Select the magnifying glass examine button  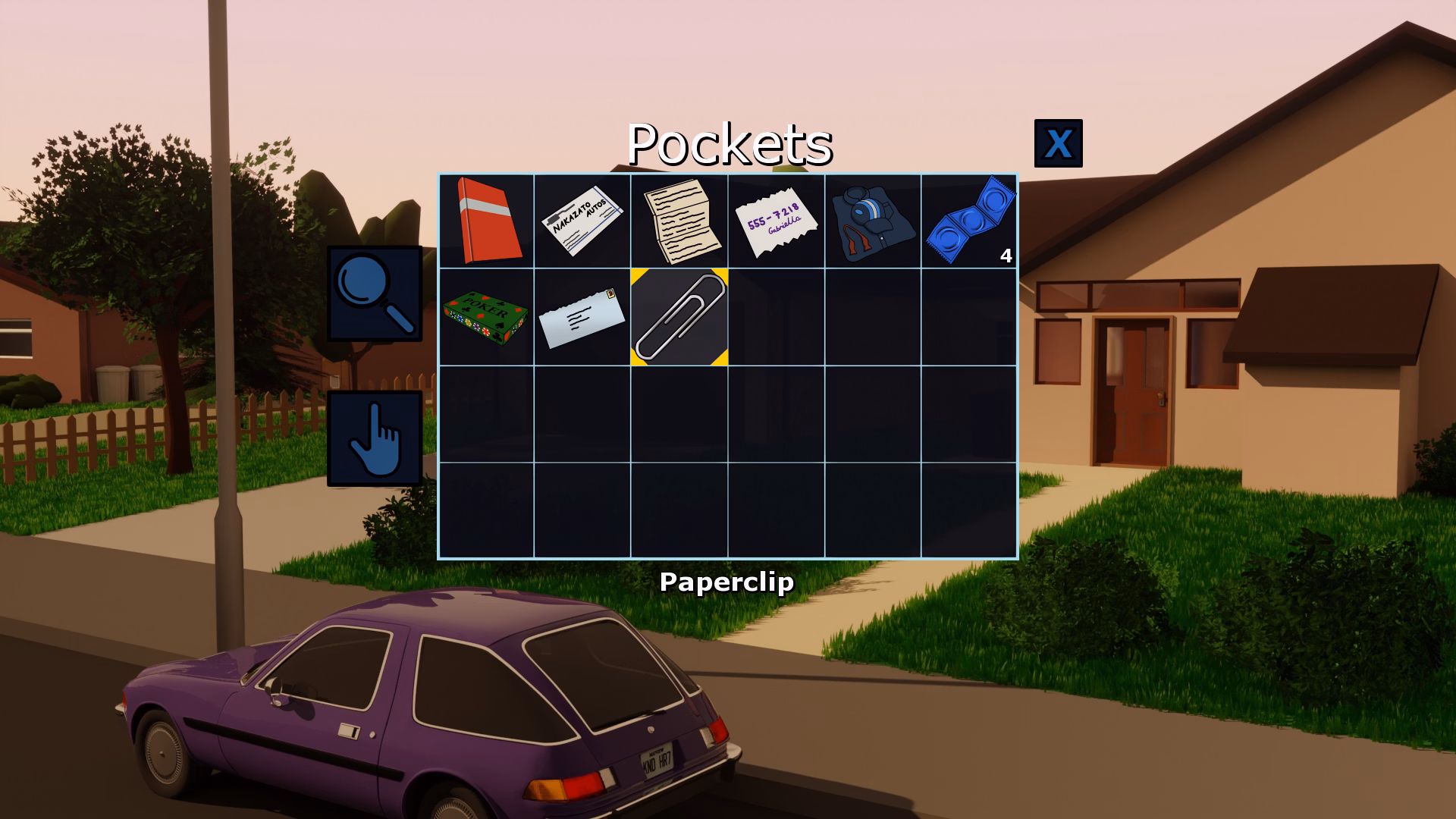(375, 293)
